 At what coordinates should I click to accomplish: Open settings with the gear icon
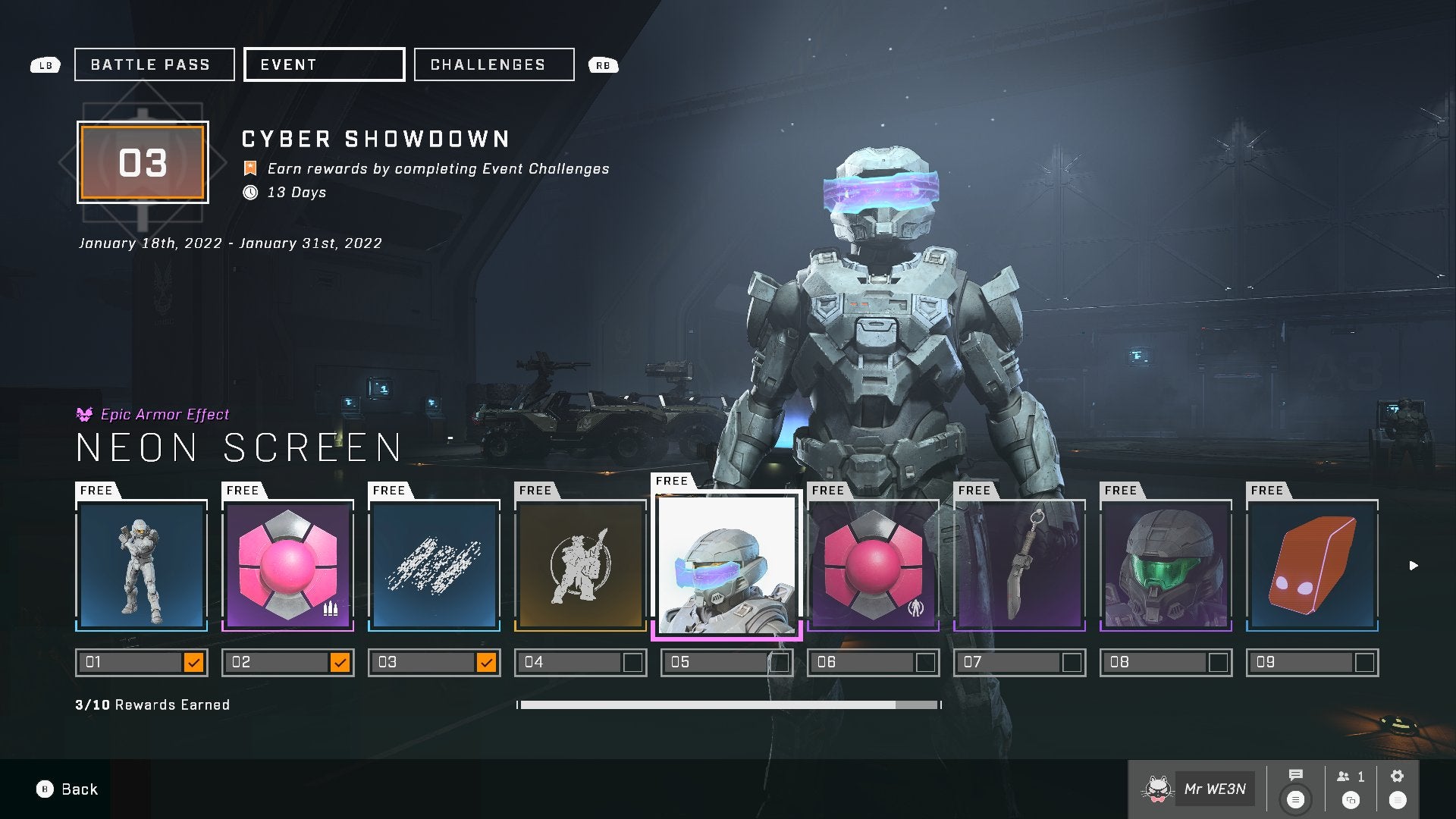point(1397,777)
